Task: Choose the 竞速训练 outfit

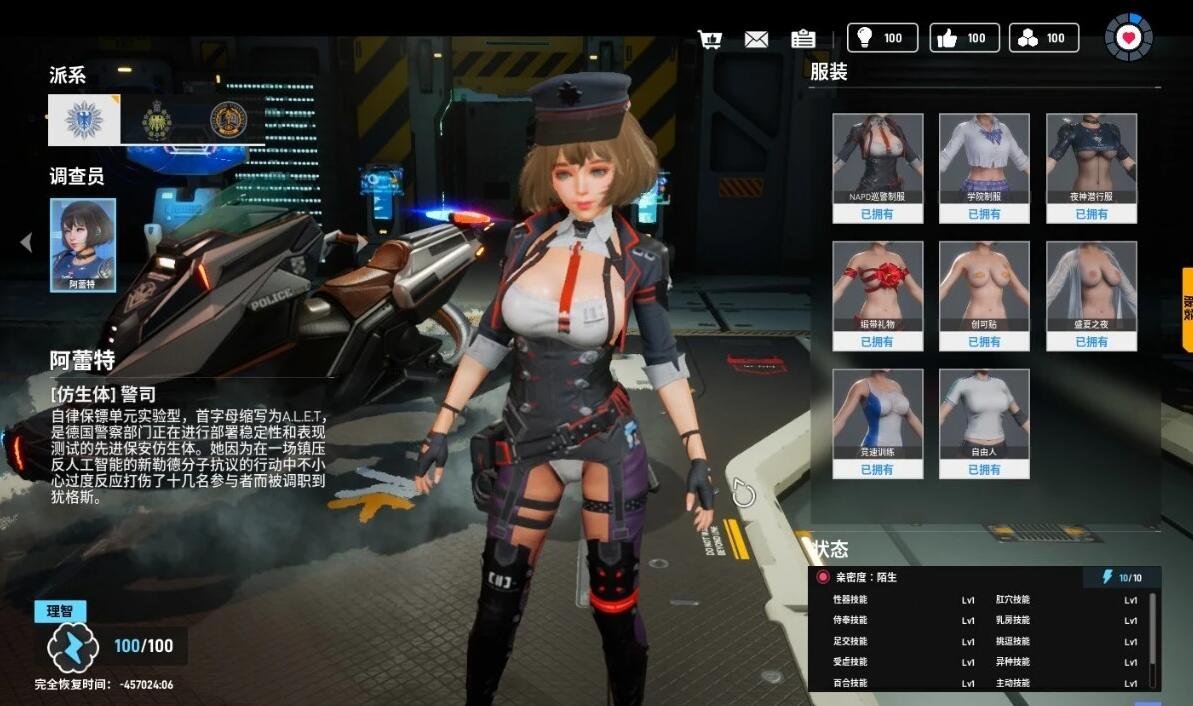Action: pos(877,415)
